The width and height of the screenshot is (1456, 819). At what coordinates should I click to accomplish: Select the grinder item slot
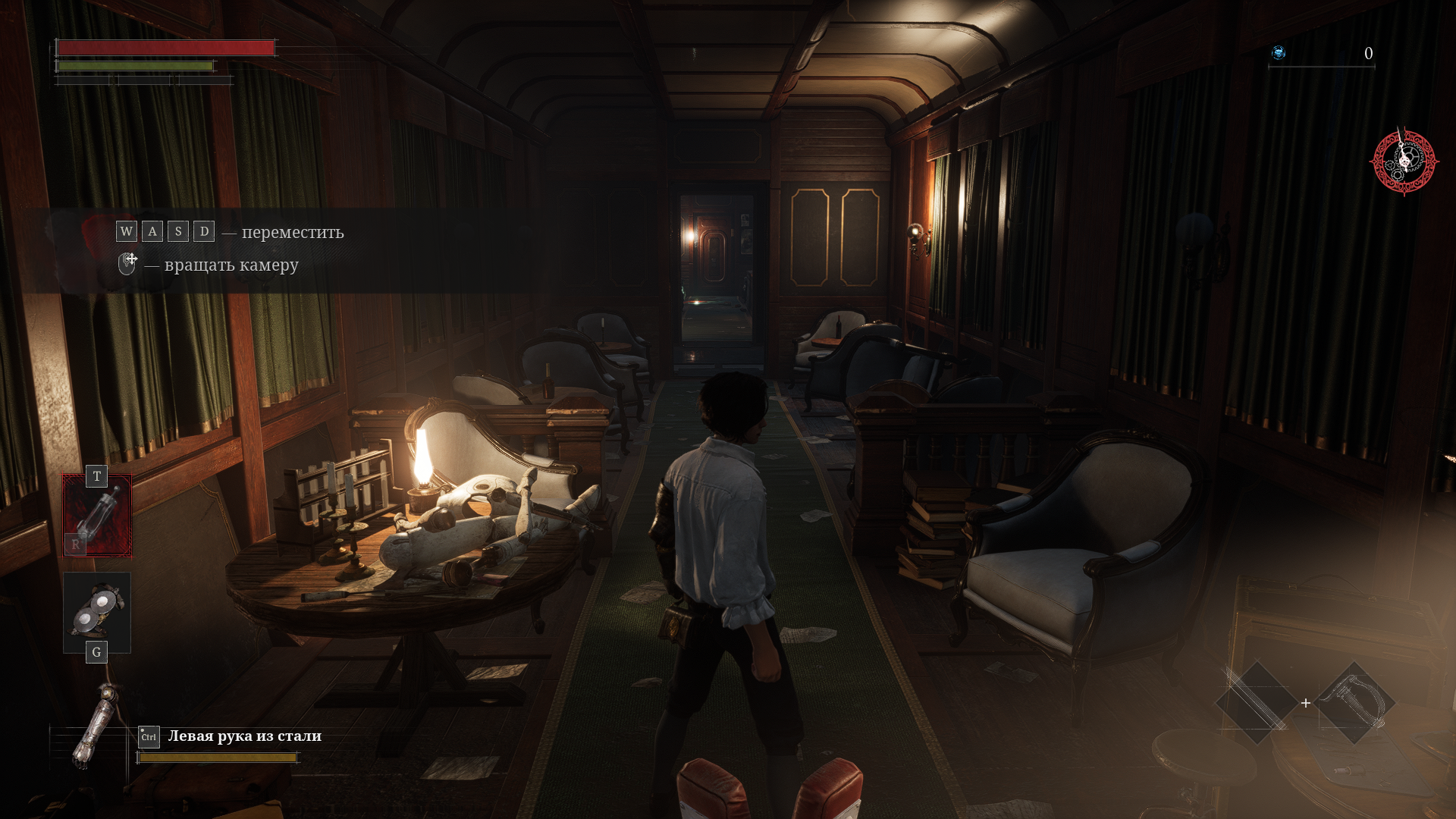(97, 612)
